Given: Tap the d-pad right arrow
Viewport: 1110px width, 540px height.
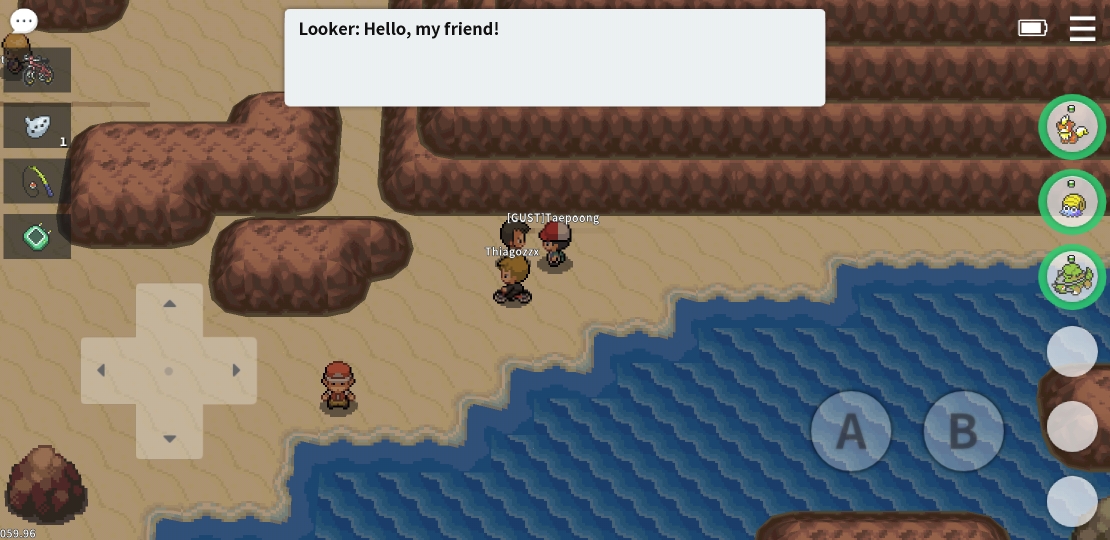Looking at the screenshot, I should pyautogui.click(x=237, y=371).
